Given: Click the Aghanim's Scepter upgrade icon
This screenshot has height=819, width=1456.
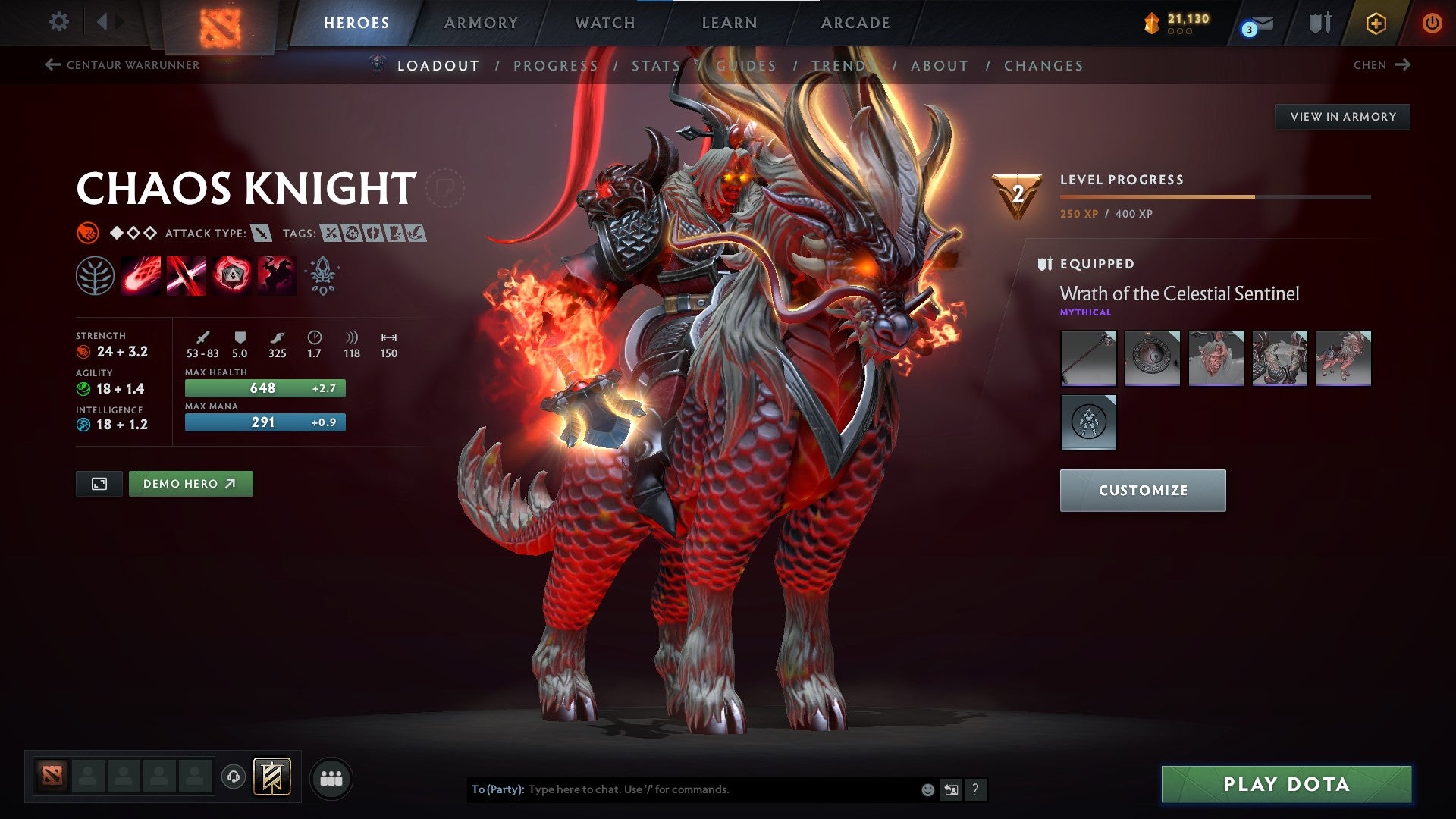Looking at the screenshot, I should coord(322,275).
